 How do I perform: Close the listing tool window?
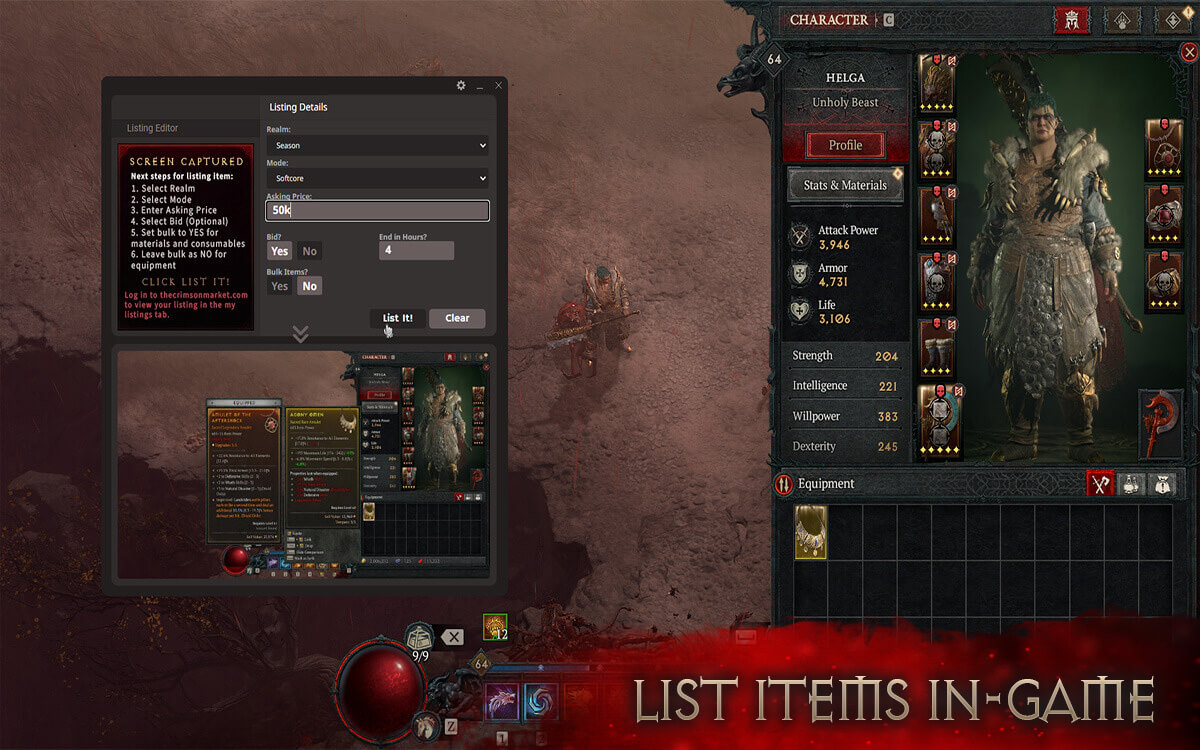click(x=498, y=86)
